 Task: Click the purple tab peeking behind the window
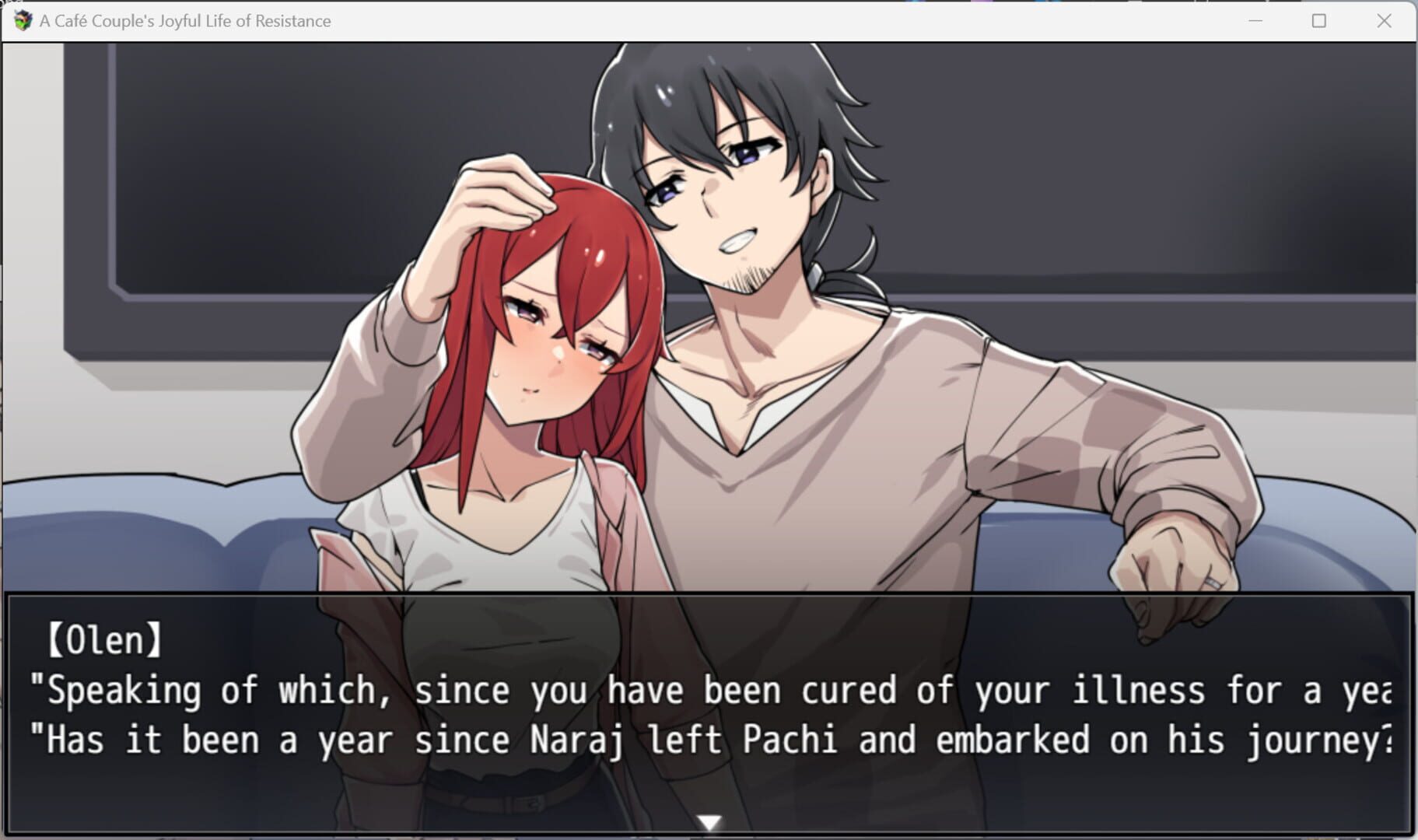pos(982,3)
